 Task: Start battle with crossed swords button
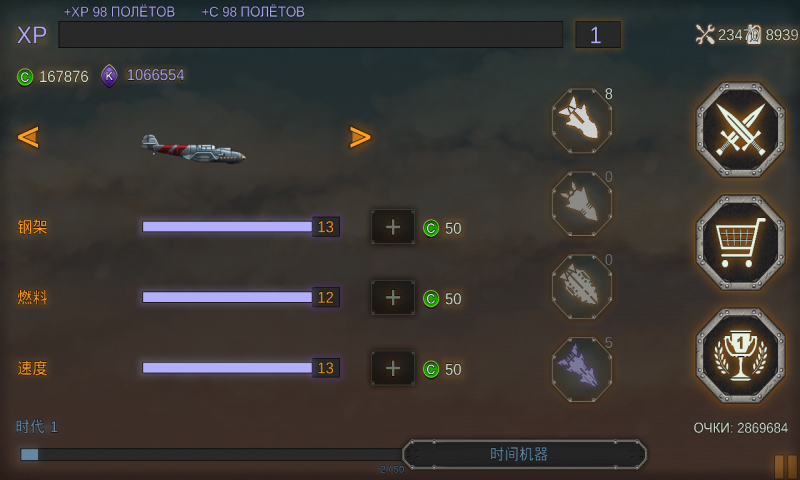click(x=740, y=130)
